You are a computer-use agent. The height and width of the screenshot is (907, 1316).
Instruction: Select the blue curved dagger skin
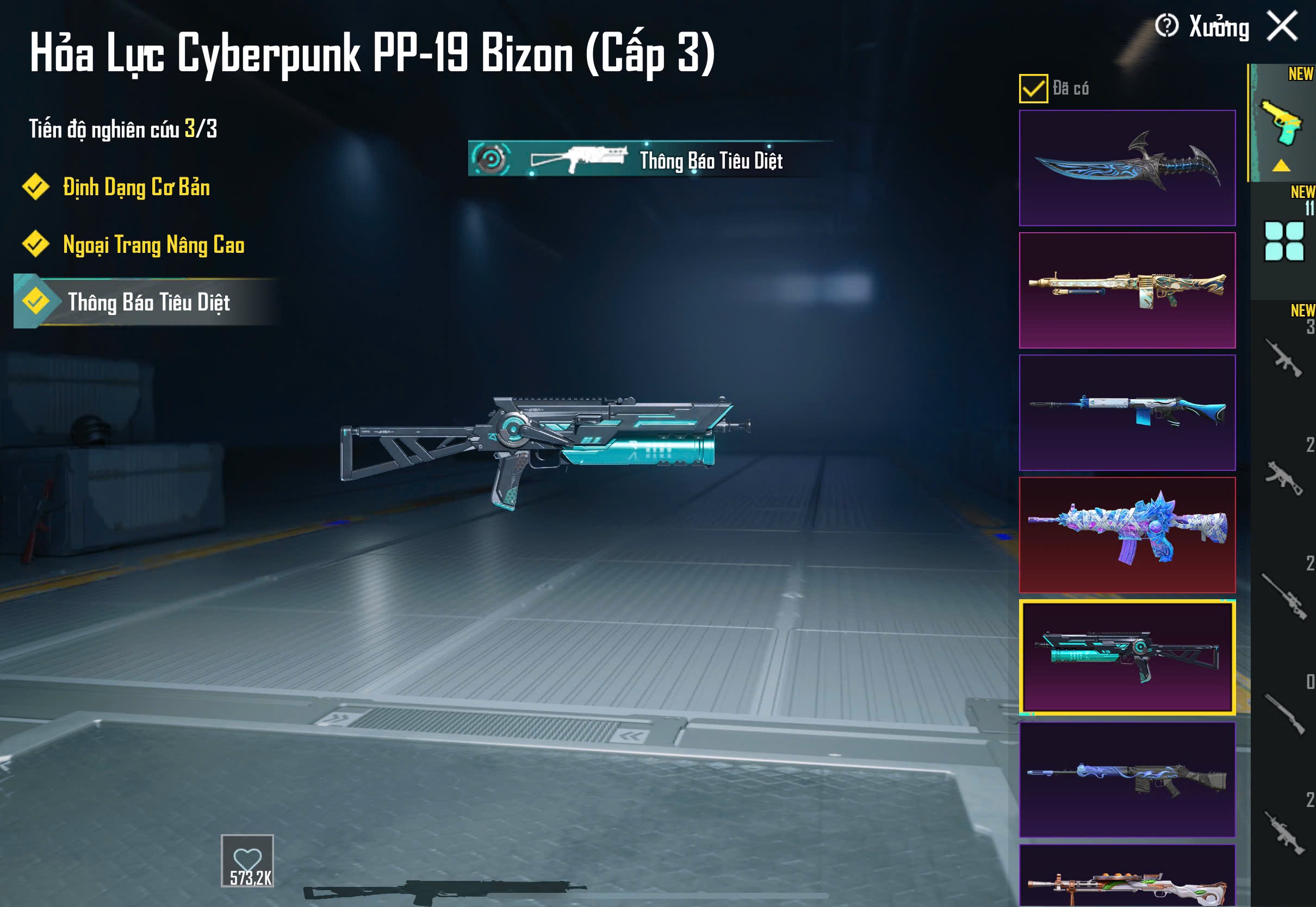pos(1127,168)
